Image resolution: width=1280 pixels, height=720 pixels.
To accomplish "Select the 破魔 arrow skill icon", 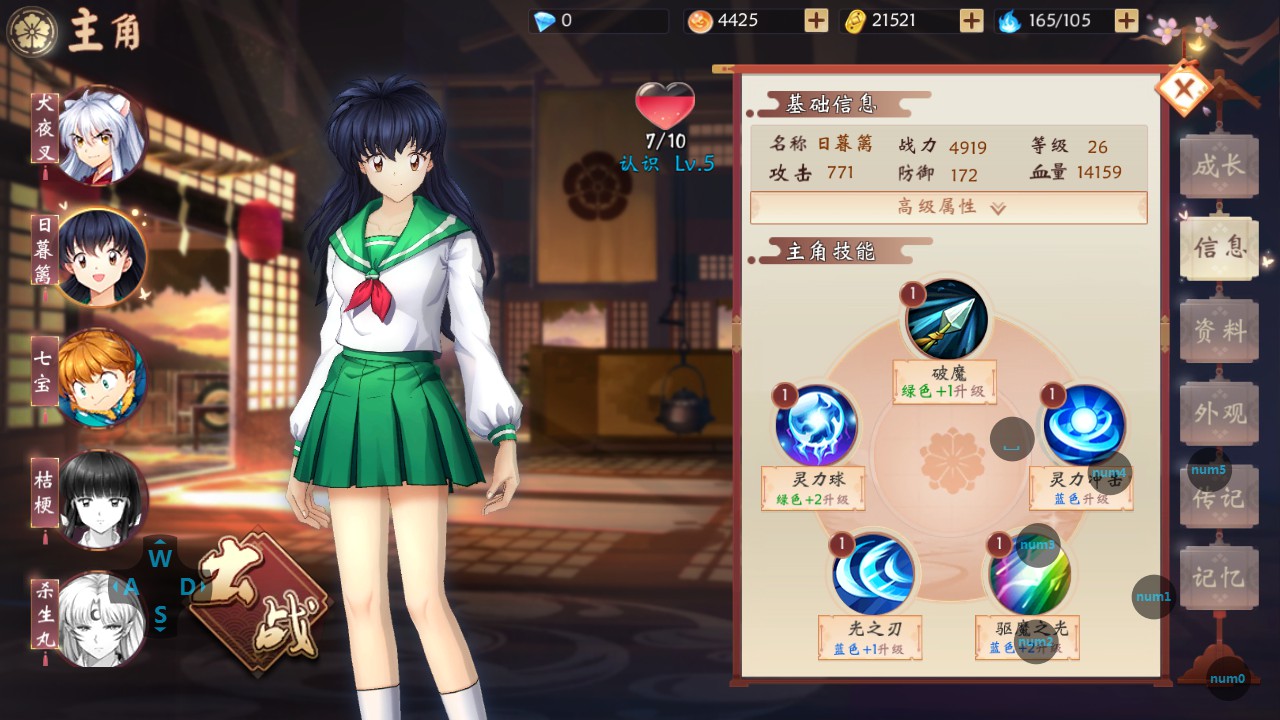I will tap(946, 319).
